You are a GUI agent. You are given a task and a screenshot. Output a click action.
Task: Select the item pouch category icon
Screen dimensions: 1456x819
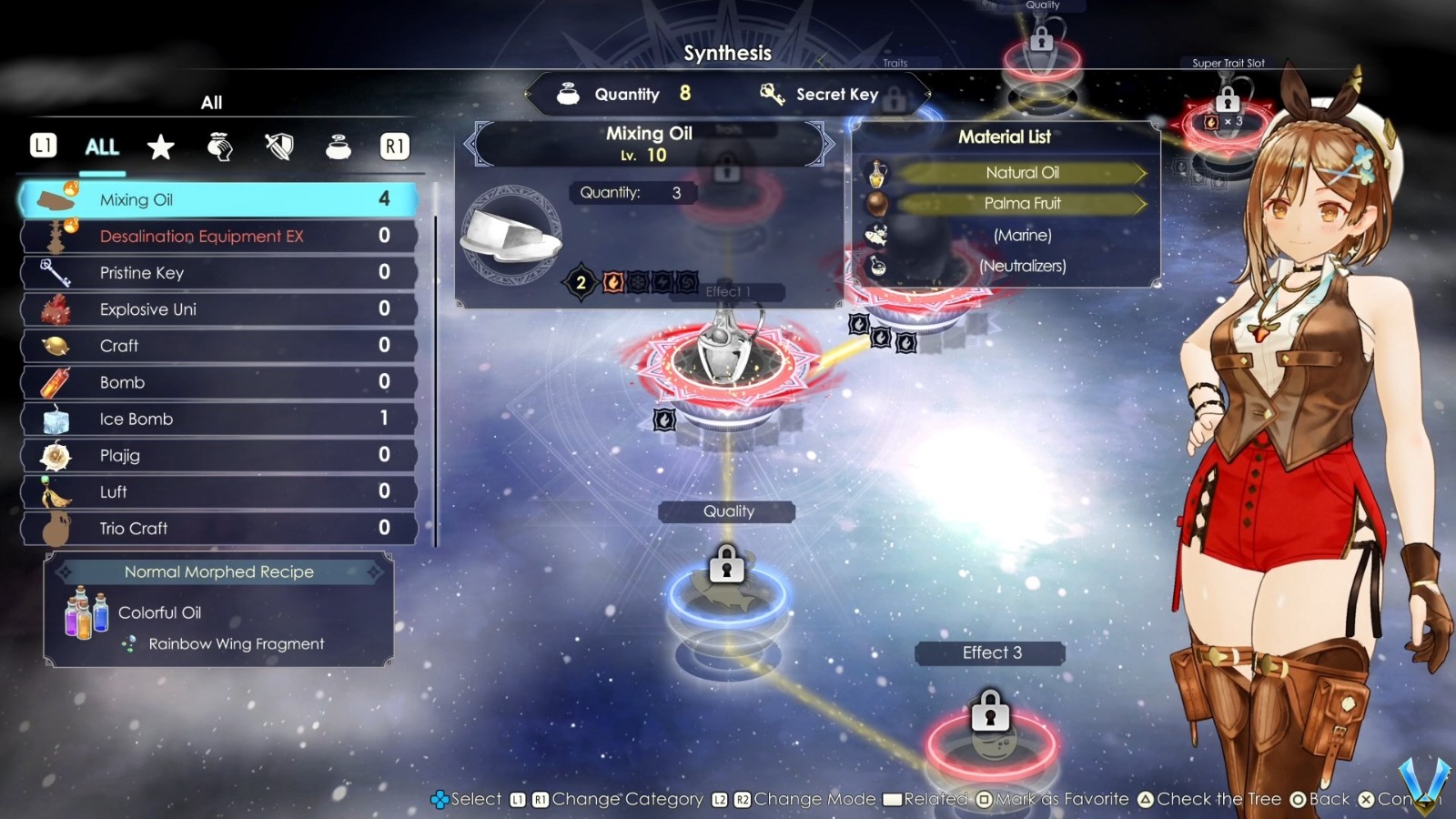click(218, 147)
